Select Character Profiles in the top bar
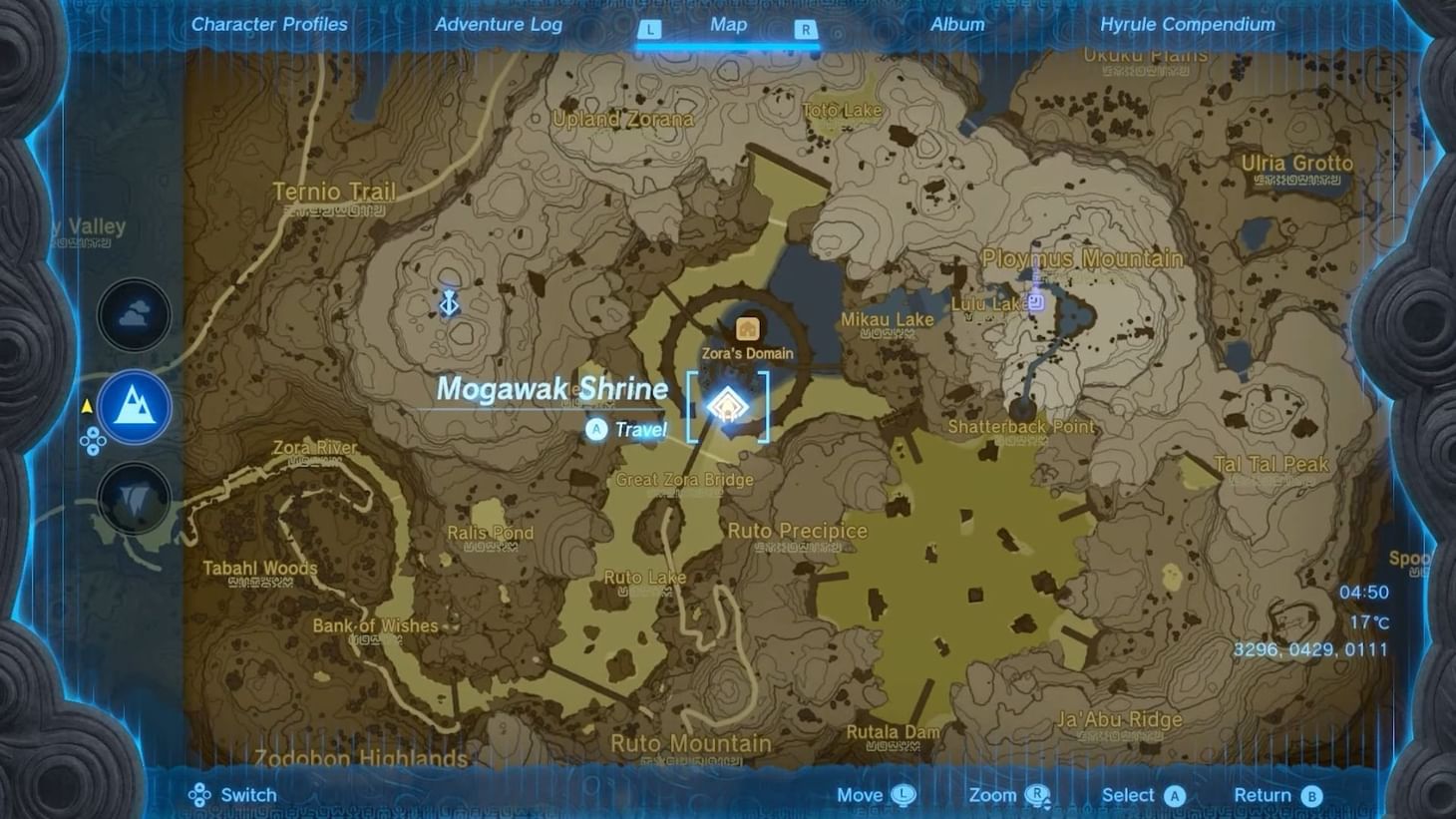The width and height of the screenshot is (1456, 819). [x=268, y=23]
